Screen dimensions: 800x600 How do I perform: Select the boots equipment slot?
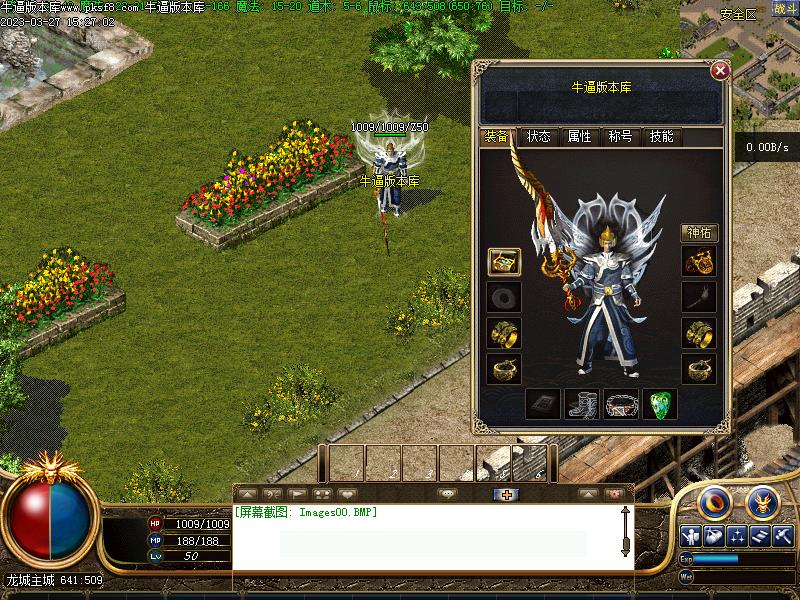[582, 404]
